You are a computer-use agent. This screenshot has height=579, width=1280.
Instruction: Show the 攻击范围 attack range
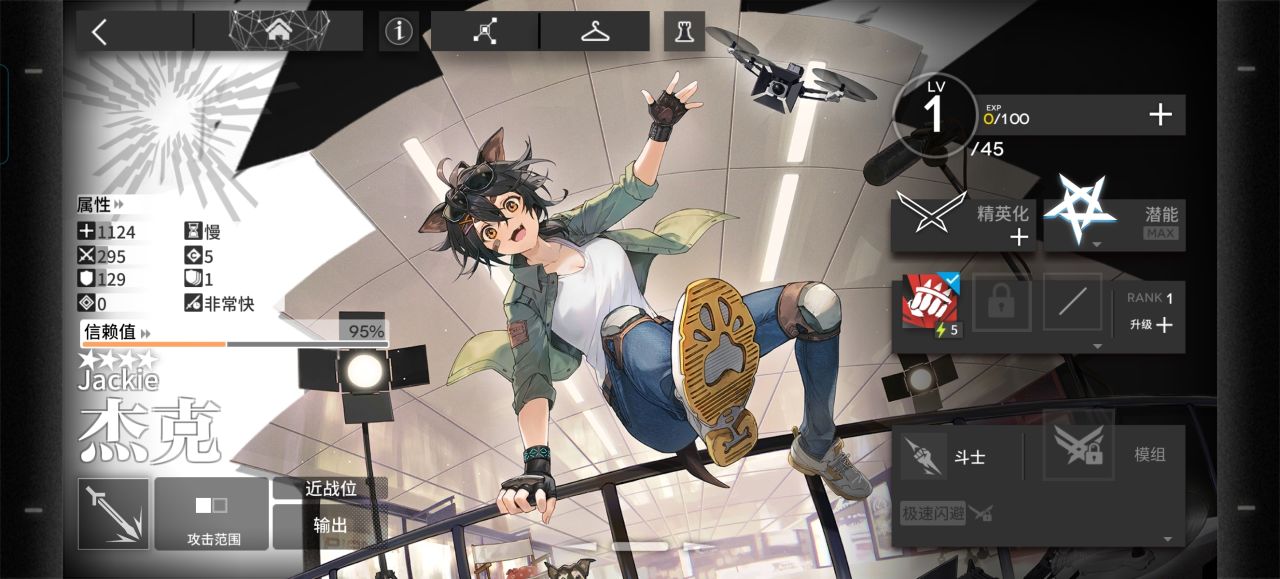212,514
